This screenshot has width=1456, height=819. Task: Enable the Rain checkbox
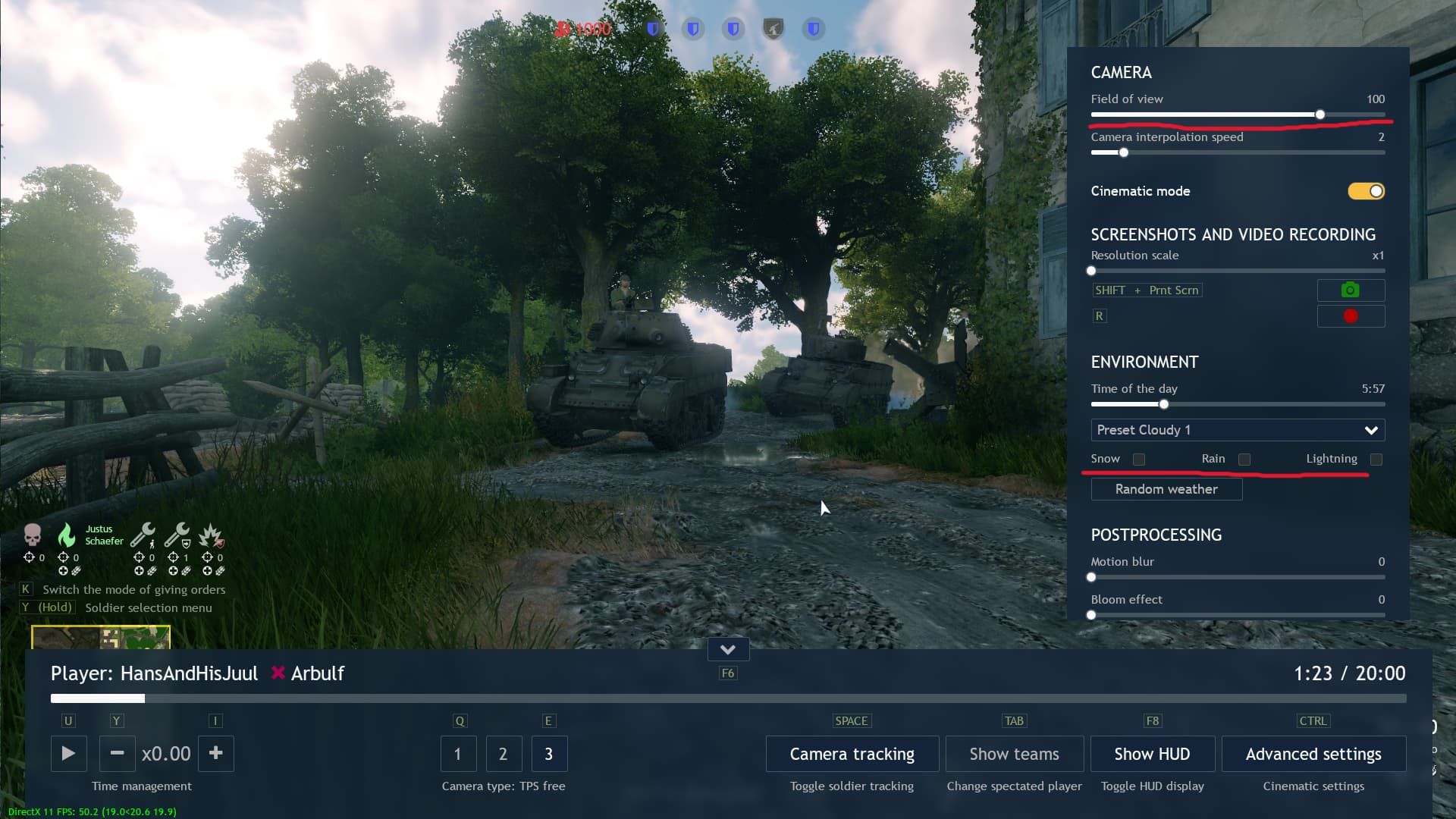click(1244, 459)
